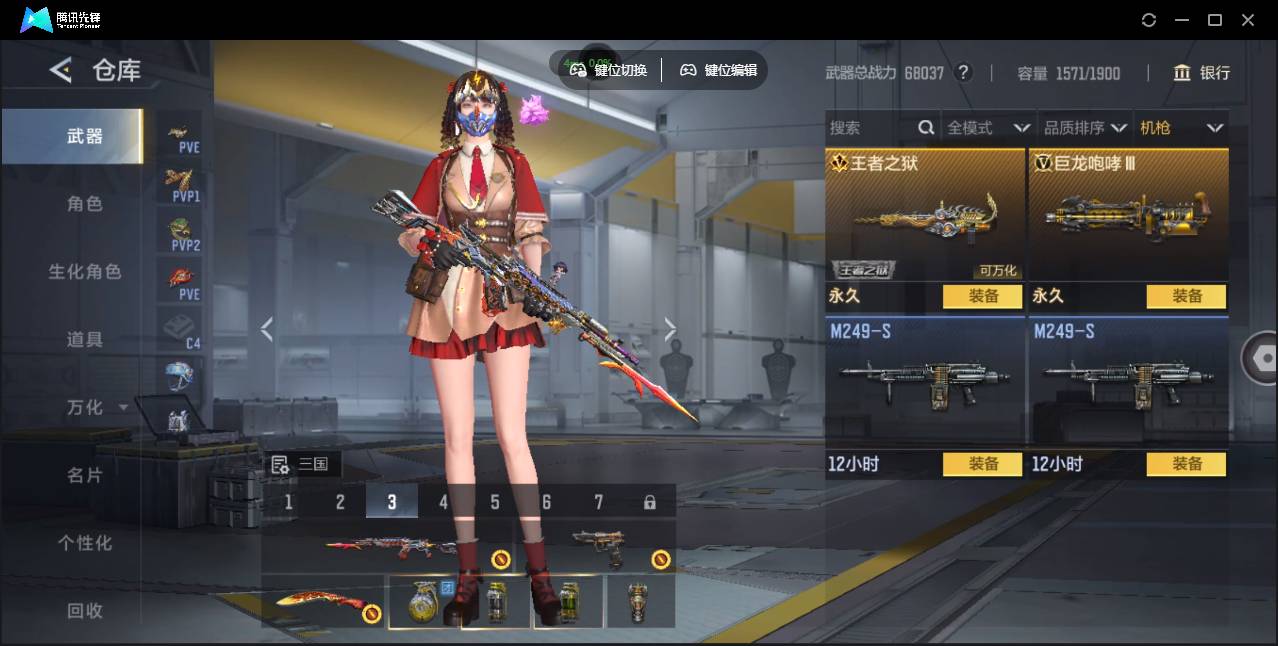This screenshot has height=646, width=1278.
Task: Close the Tencent emulator window
Action: (x=1248, y=20)
